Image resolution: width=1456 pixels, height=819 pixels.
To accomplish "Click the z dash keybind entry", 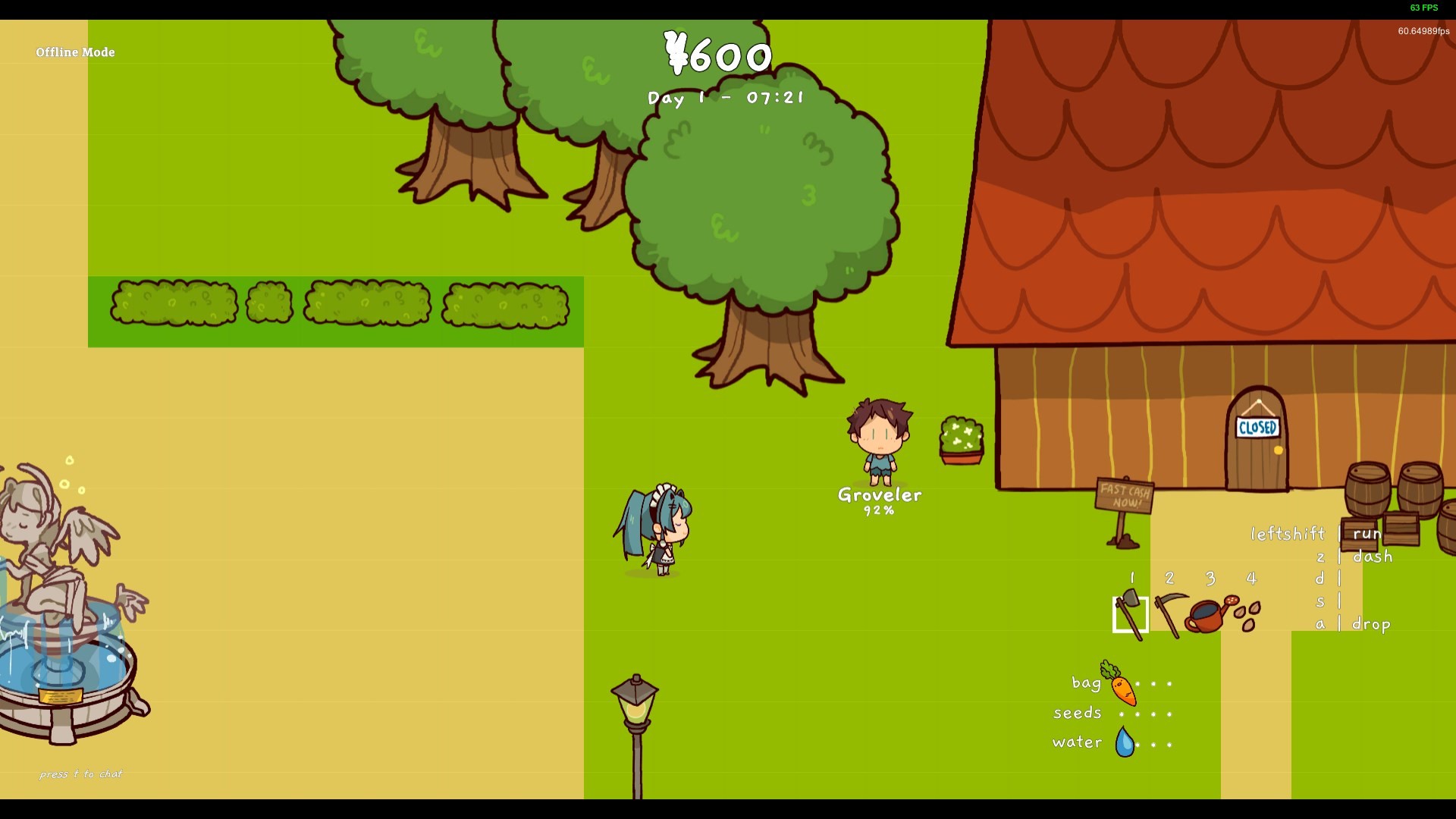I will tap(1350, 556).
